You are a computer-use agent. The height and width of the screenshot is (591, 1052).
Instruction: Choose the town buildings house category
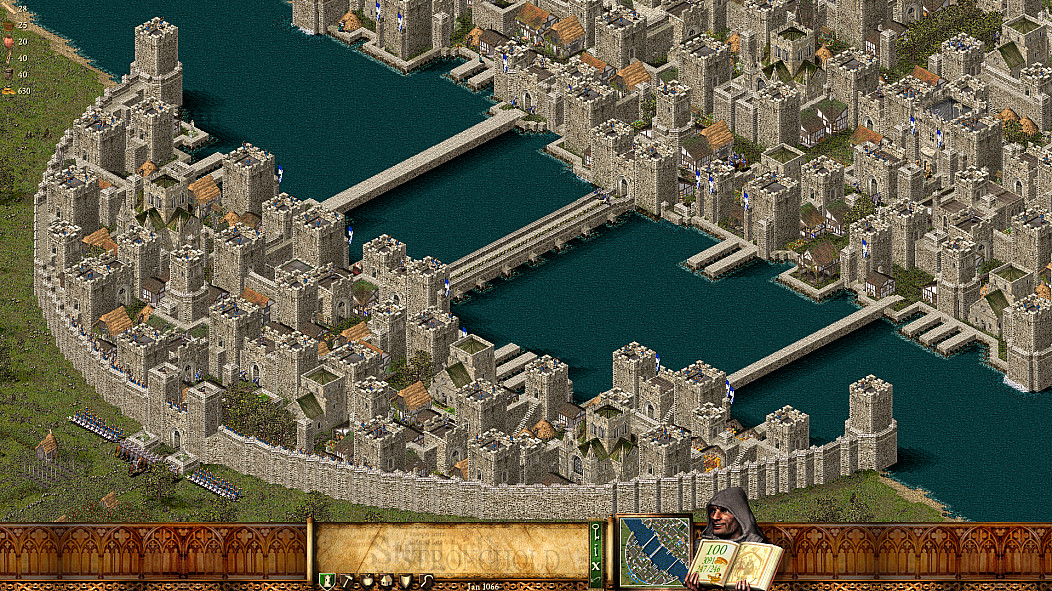[x=385, y=580]
